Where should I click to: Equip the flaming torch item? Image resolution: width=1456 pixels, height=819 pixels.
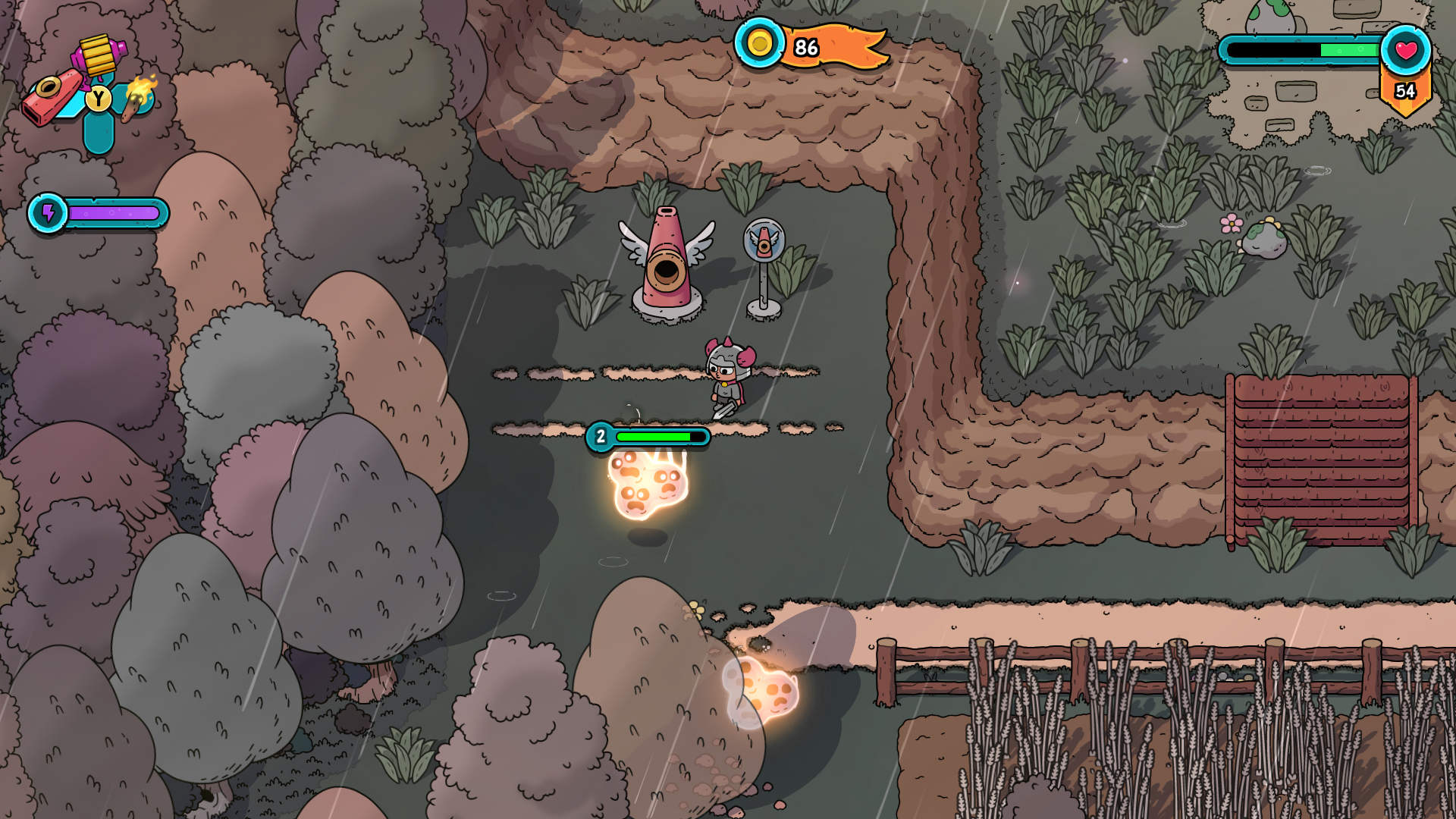click(x=140, y=96)
